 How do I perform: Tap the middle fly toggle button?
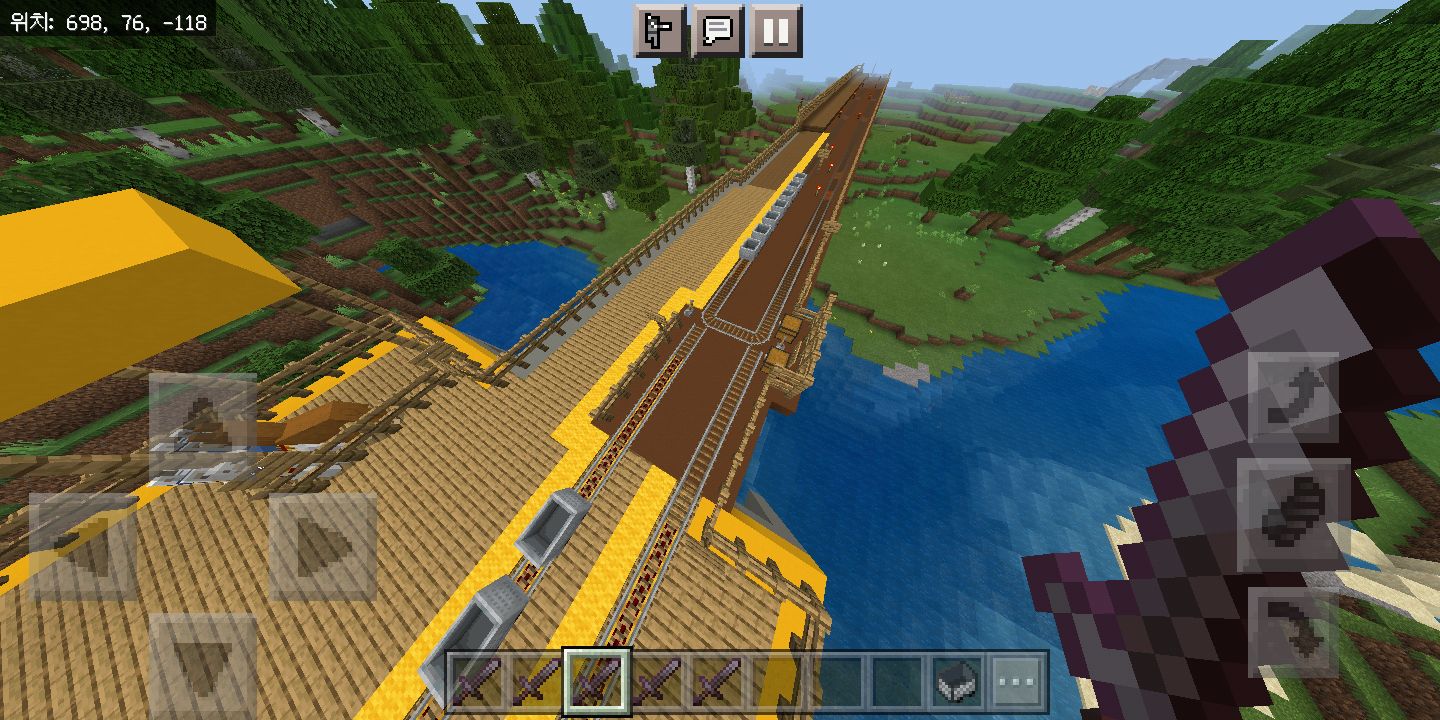click(1293, 515)
